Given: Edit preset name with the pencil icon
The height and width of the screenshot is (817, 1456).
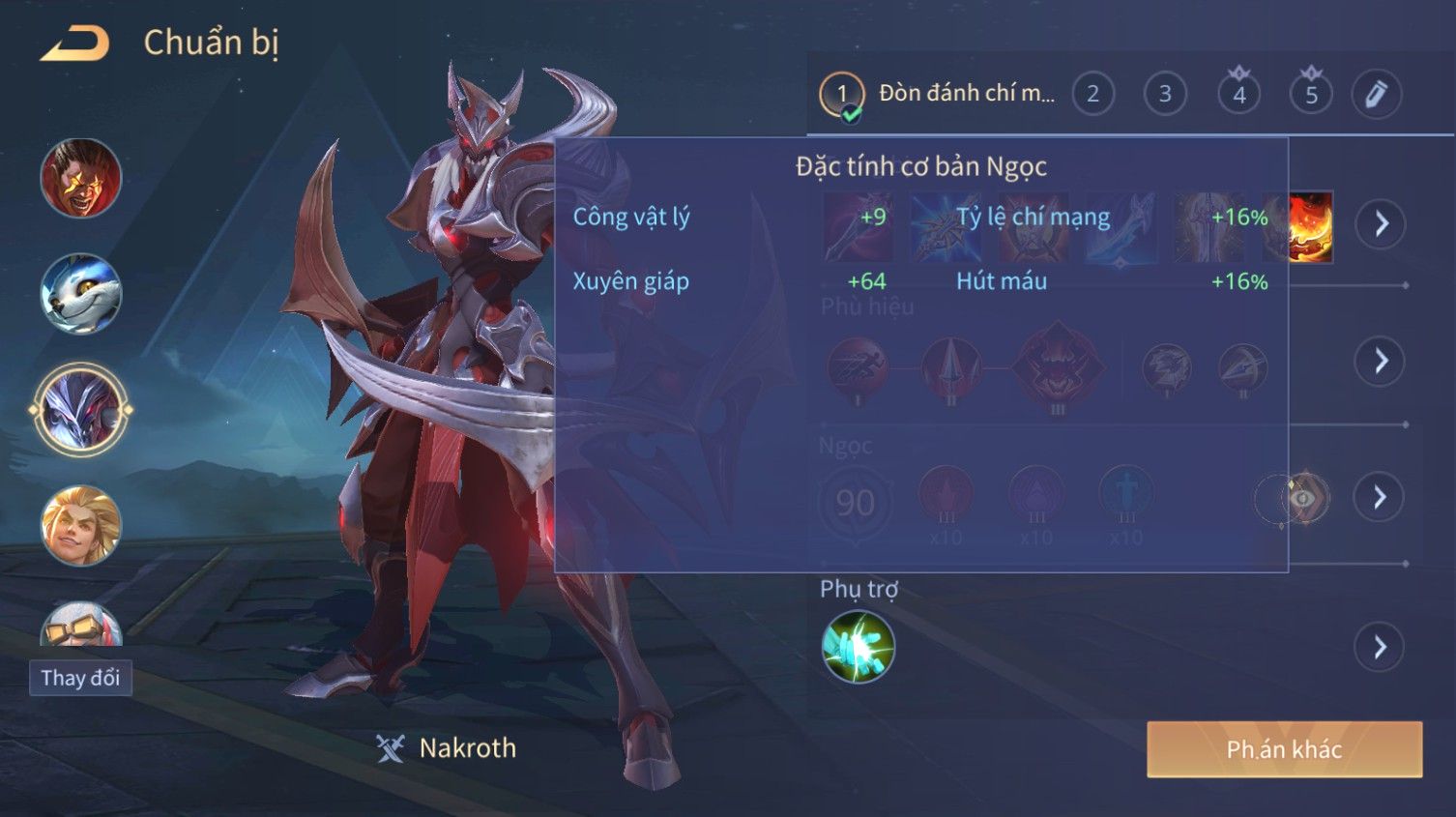Looking at the screenshot, I should click(x=1376, y=94).
